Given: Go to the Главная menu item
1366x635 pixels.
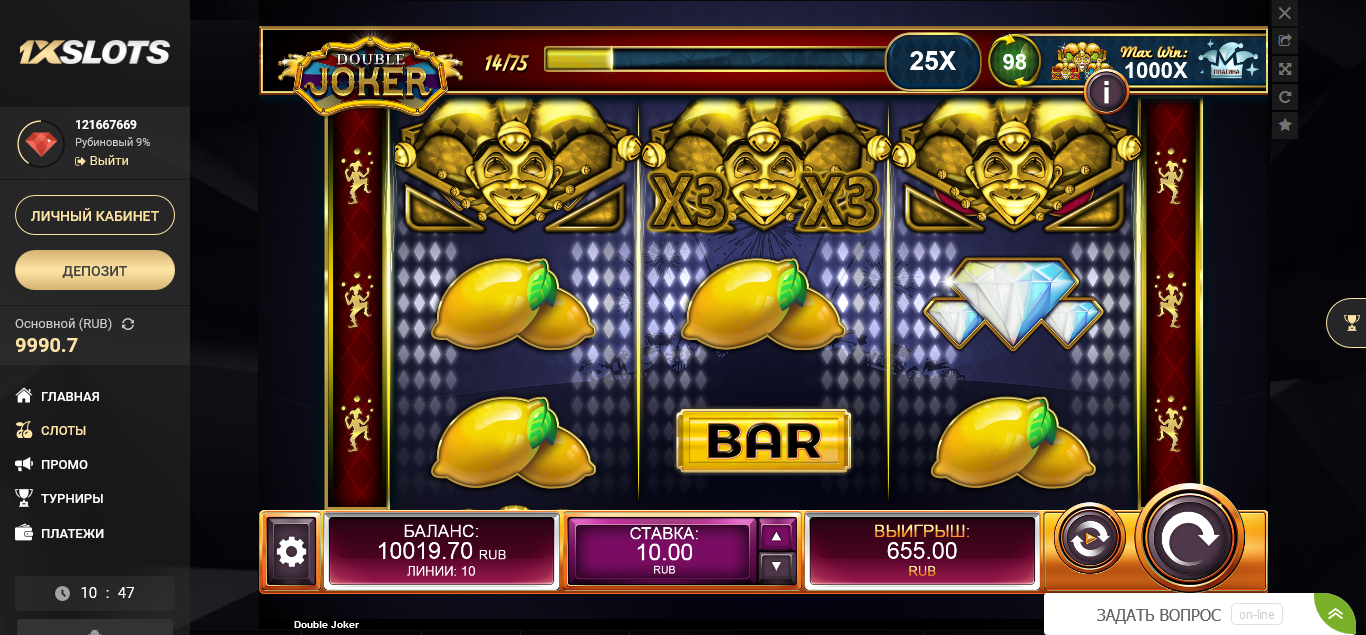Looking at the screenshot, I should (x=70, y=396).
